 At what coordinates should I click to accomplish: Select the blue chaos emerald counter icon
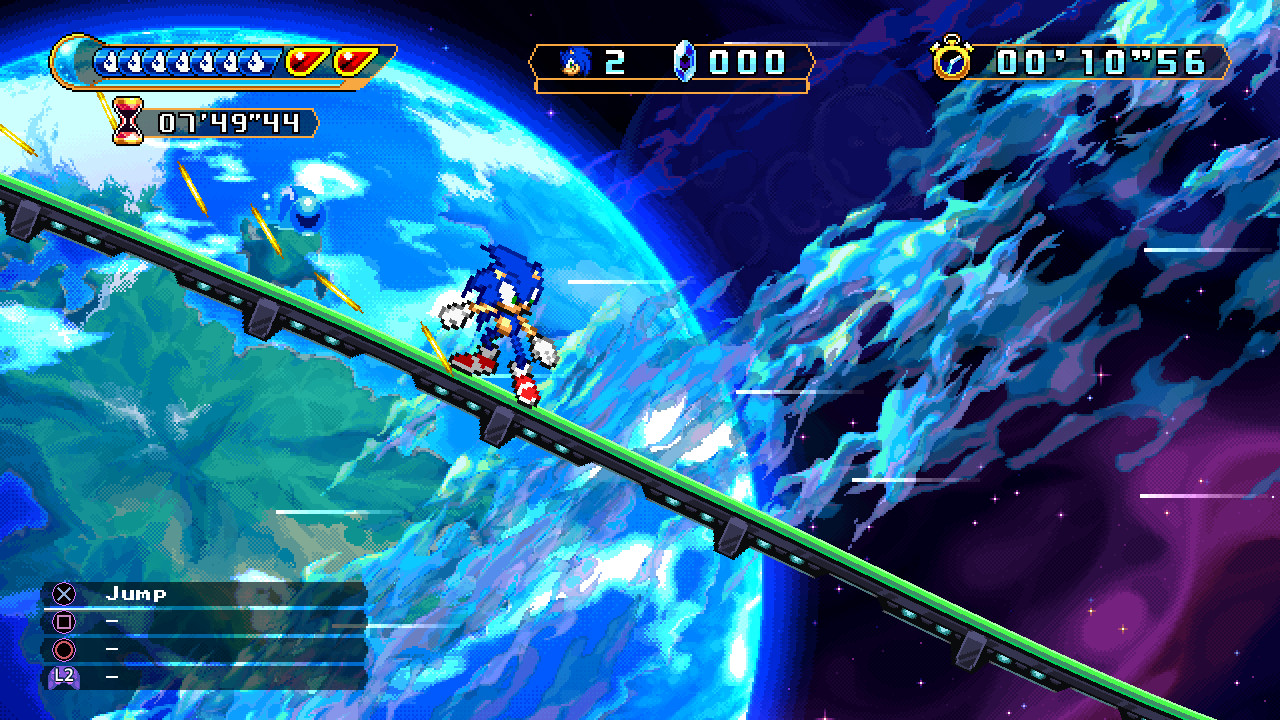(x=685, y=62)
